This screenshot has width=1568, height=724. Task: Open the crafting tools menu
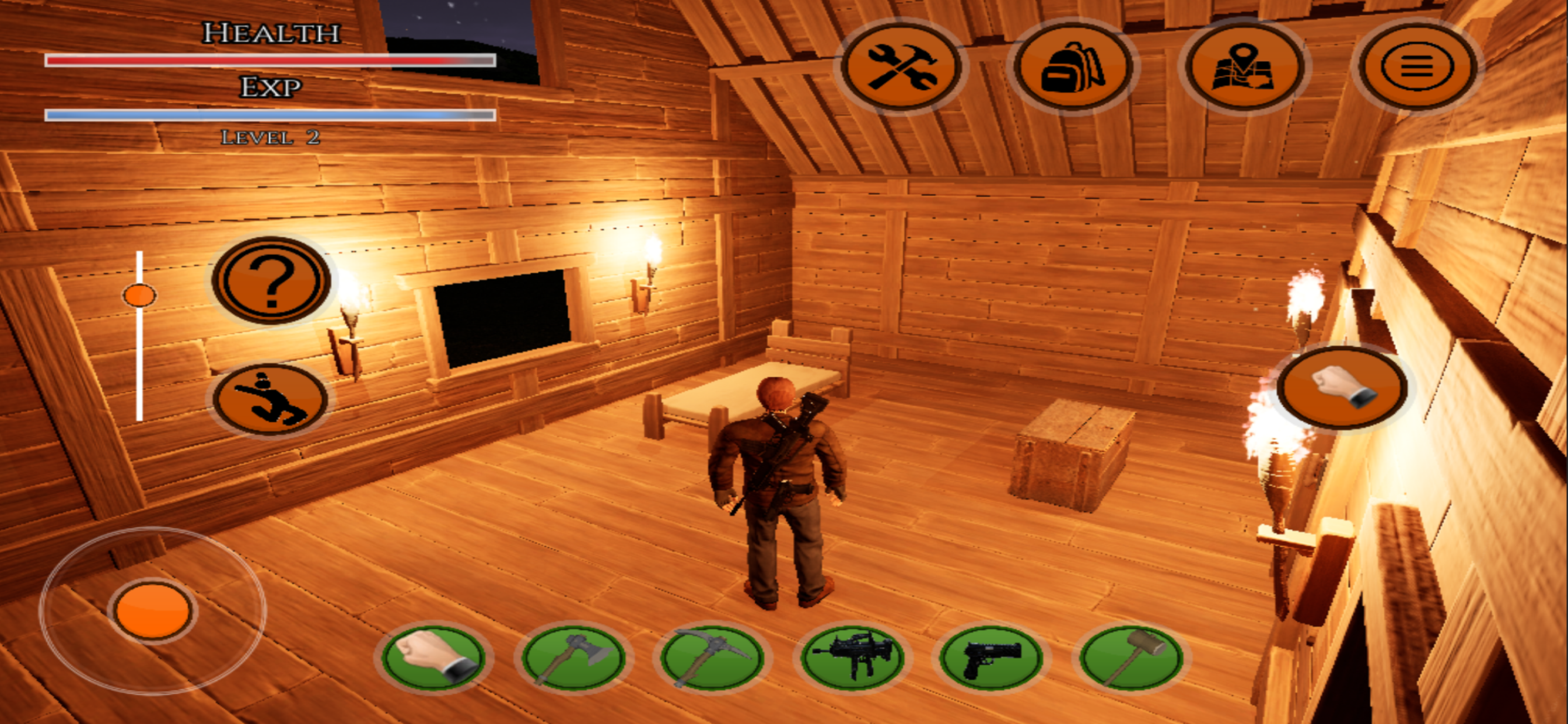click(x=901, y=66)
